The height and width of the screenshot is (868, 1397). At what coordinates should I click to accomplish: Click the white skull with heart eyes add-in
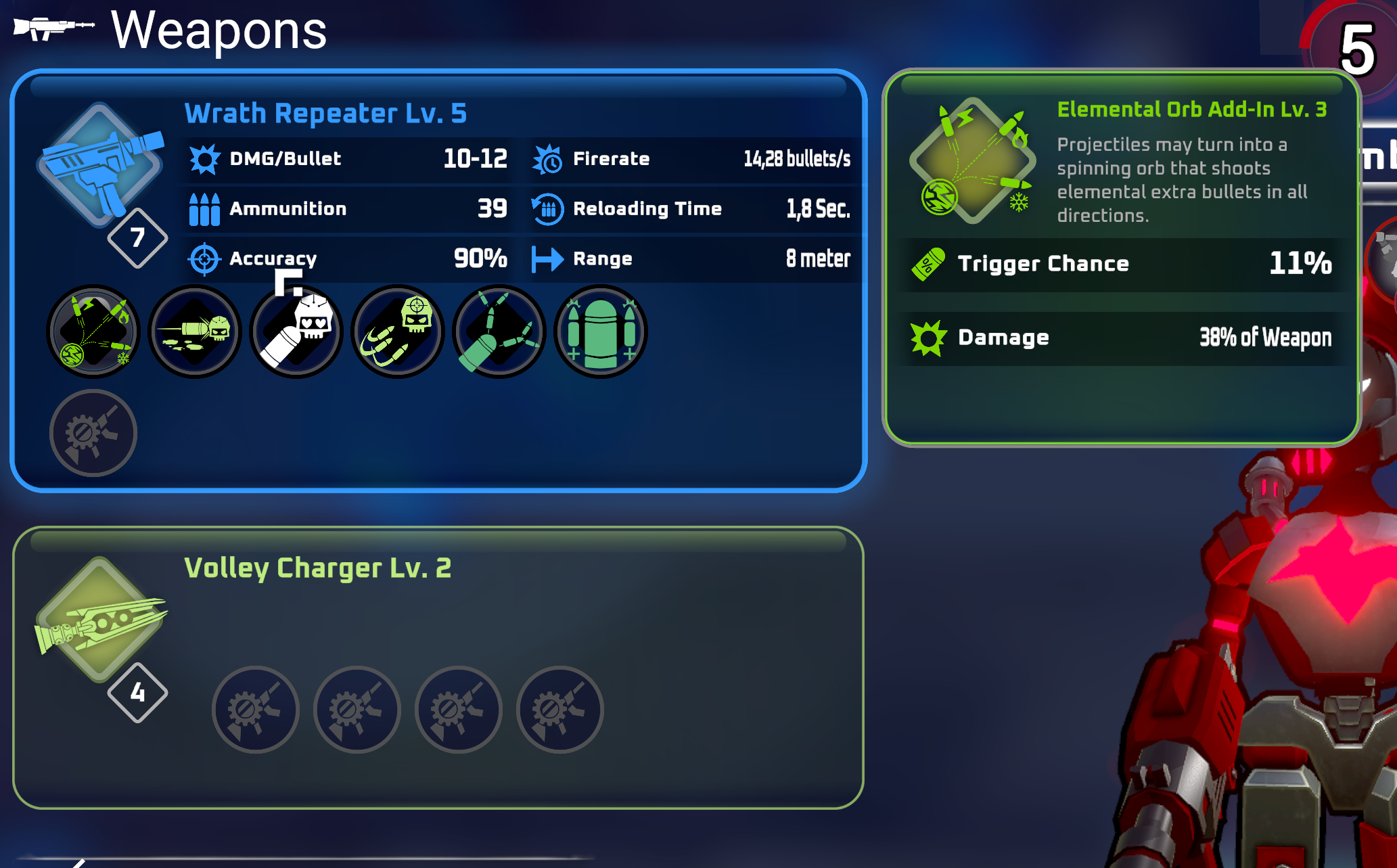(x=296, y=332)
